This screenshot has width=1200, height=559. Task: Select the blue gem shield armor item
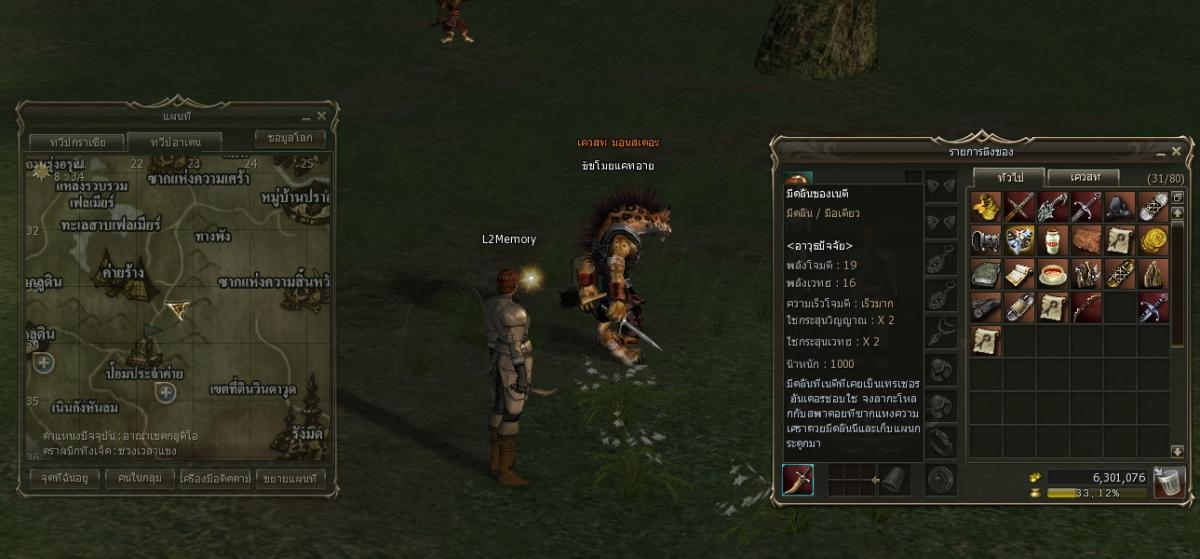1019,240
